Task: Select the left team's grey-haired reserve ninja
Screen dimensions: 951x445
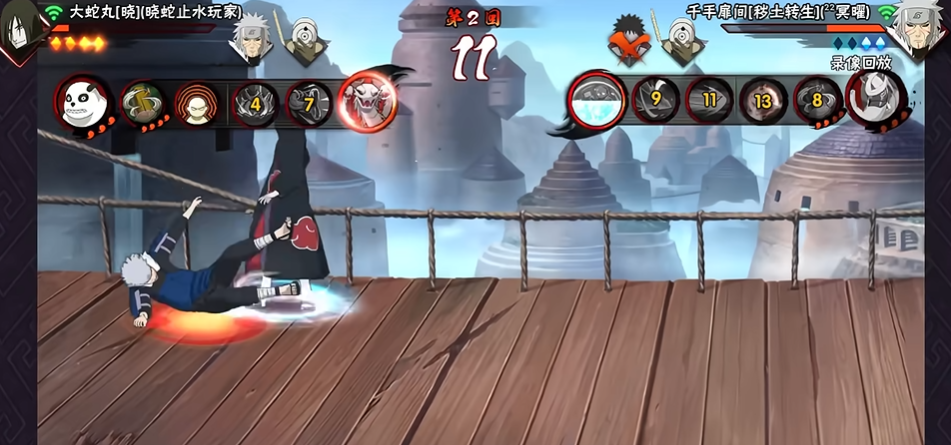Action: click(x=249, y=41)
